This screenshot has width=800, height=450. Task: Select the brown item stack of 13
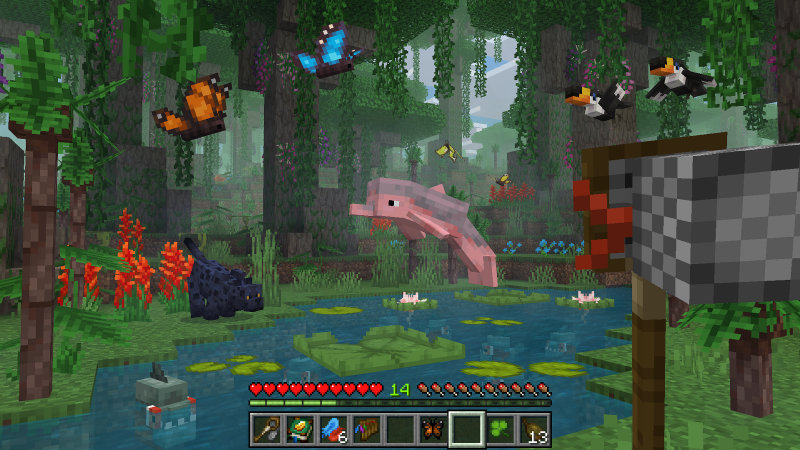(535, 430)
